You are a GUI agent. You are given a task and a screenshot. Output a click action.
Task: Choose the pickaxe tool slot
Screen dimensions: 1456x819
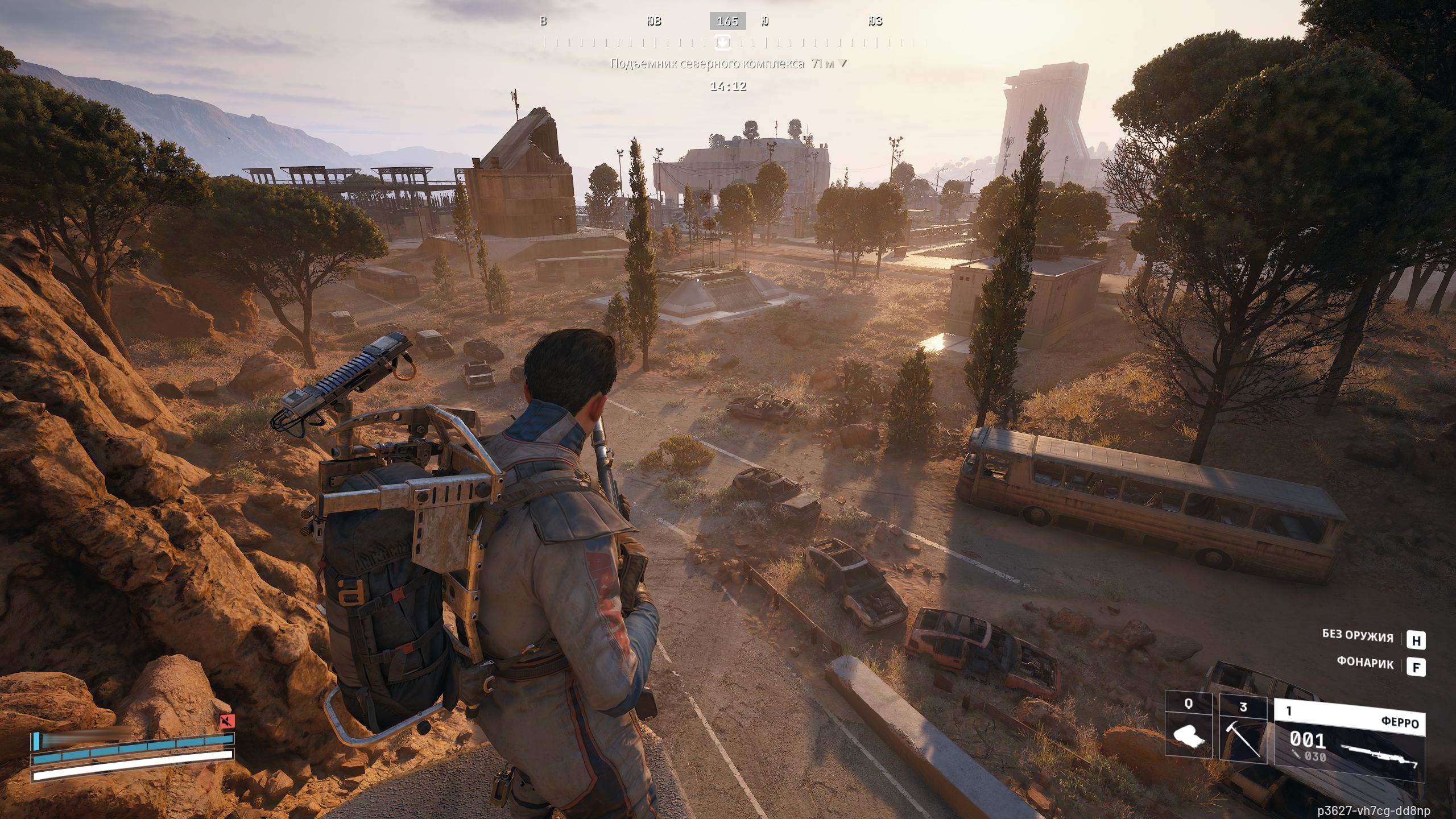click(1243, 733)
